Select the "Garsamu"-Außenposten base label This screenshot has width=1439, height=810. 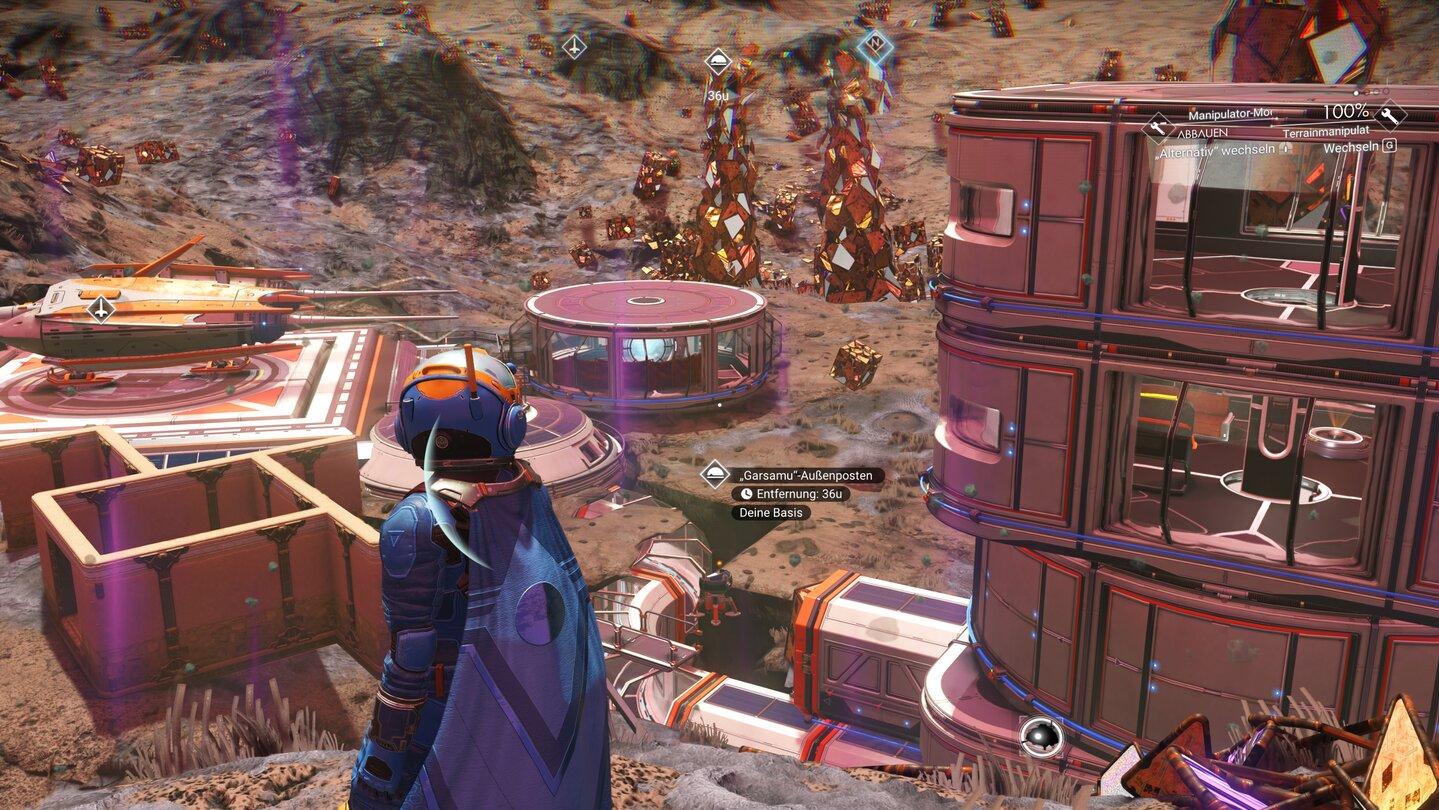[806, 475]
